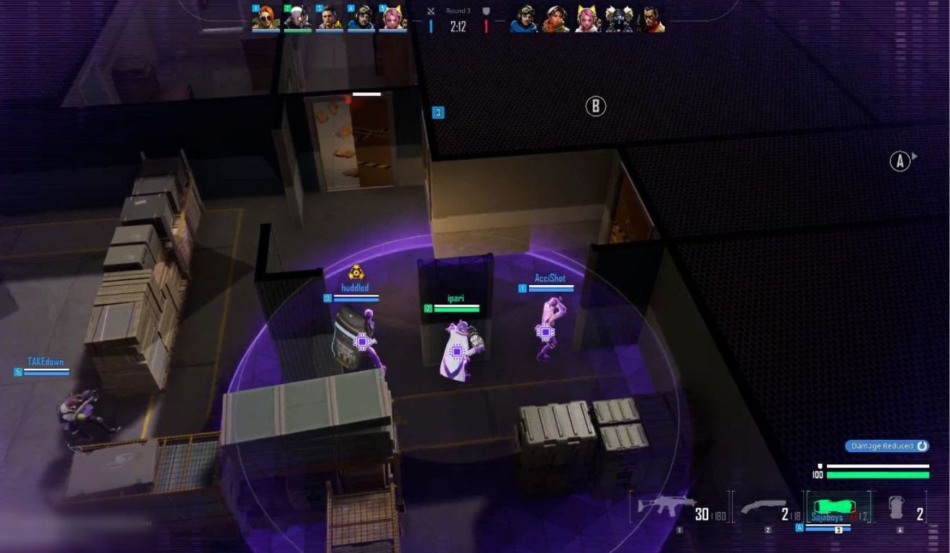Image resolution: width=950 pixels, height=553 pixels.
Task: Select teammate portrait with orange hair and sunglasses
Action: (265, 19)
